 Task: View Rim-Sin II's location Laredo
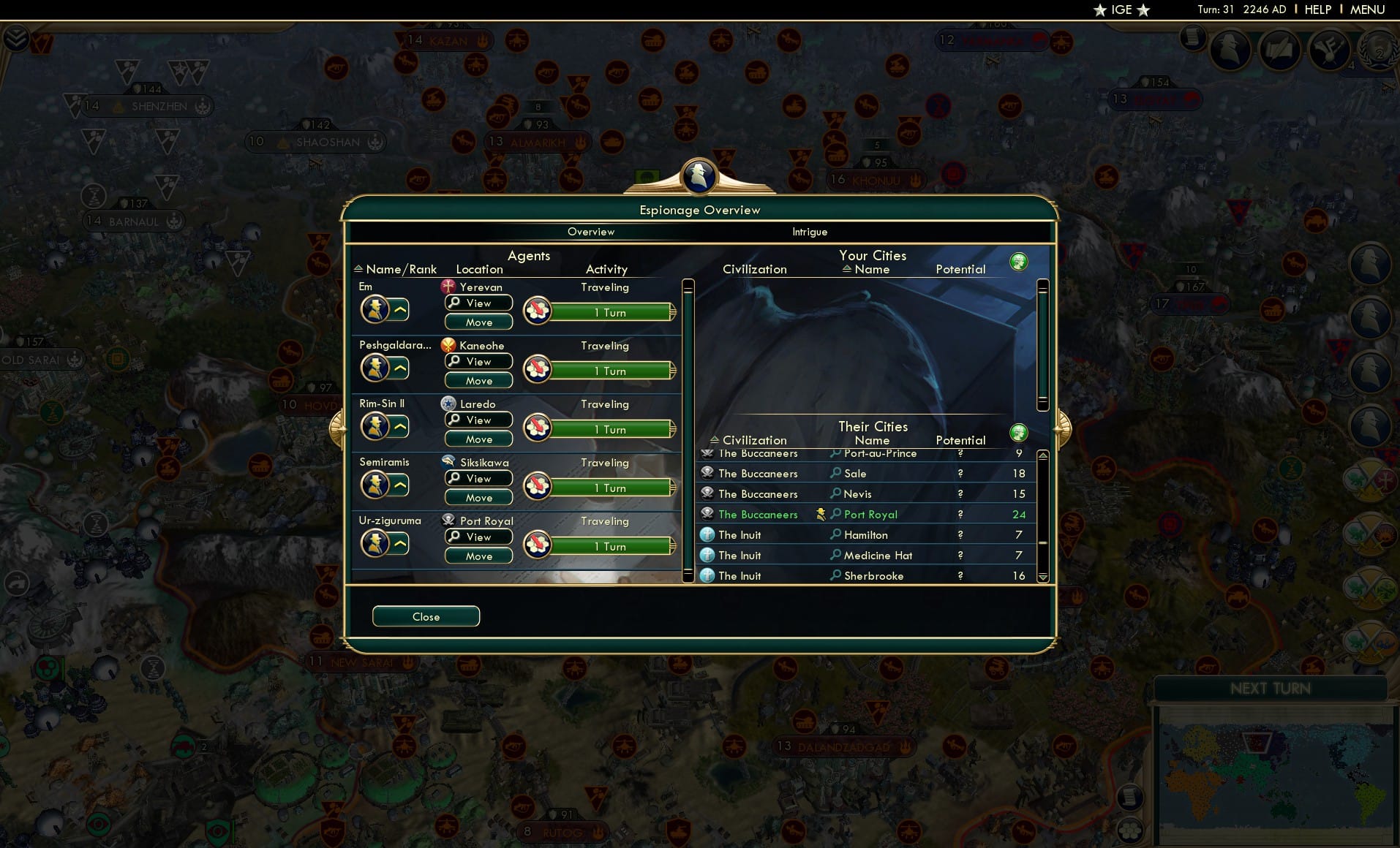pos(478,420)
